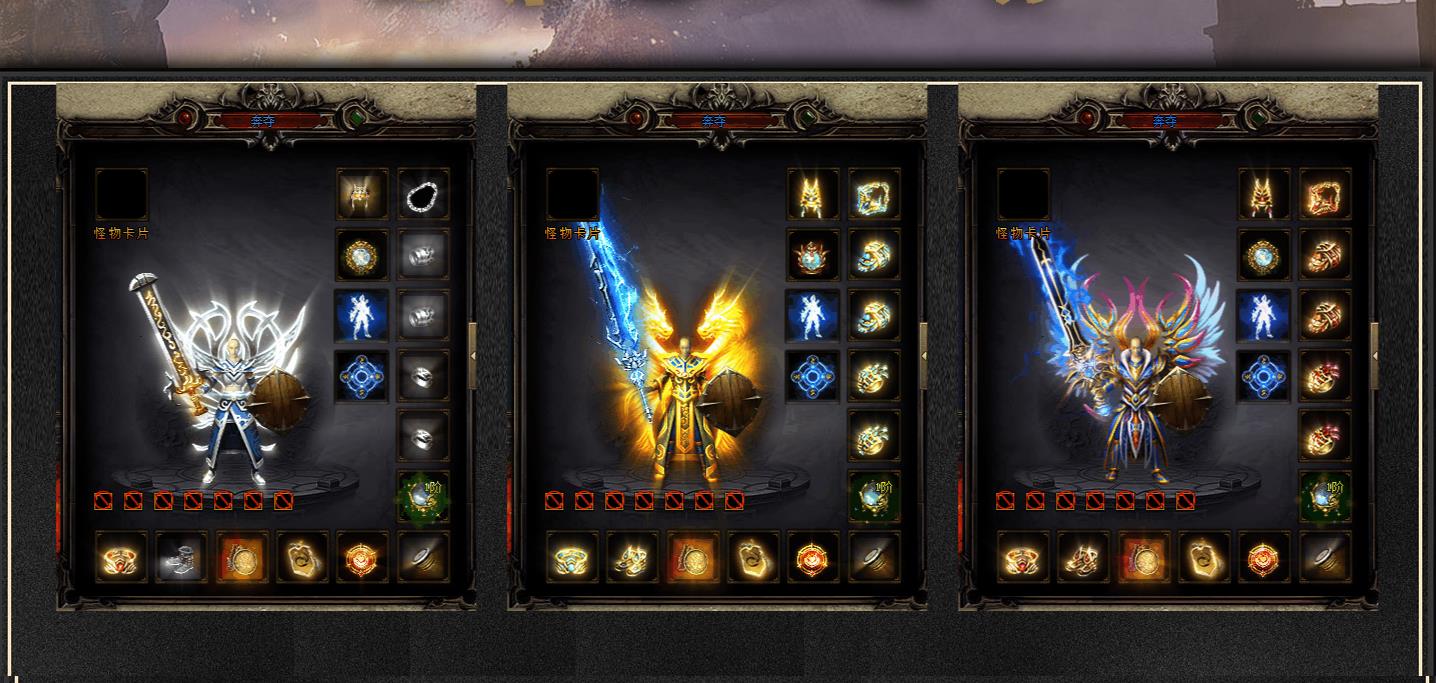Screen dimensions: 1436x683
Task: Click the dragon-winged warrior's gold boots slot
Action: [633, 557]
